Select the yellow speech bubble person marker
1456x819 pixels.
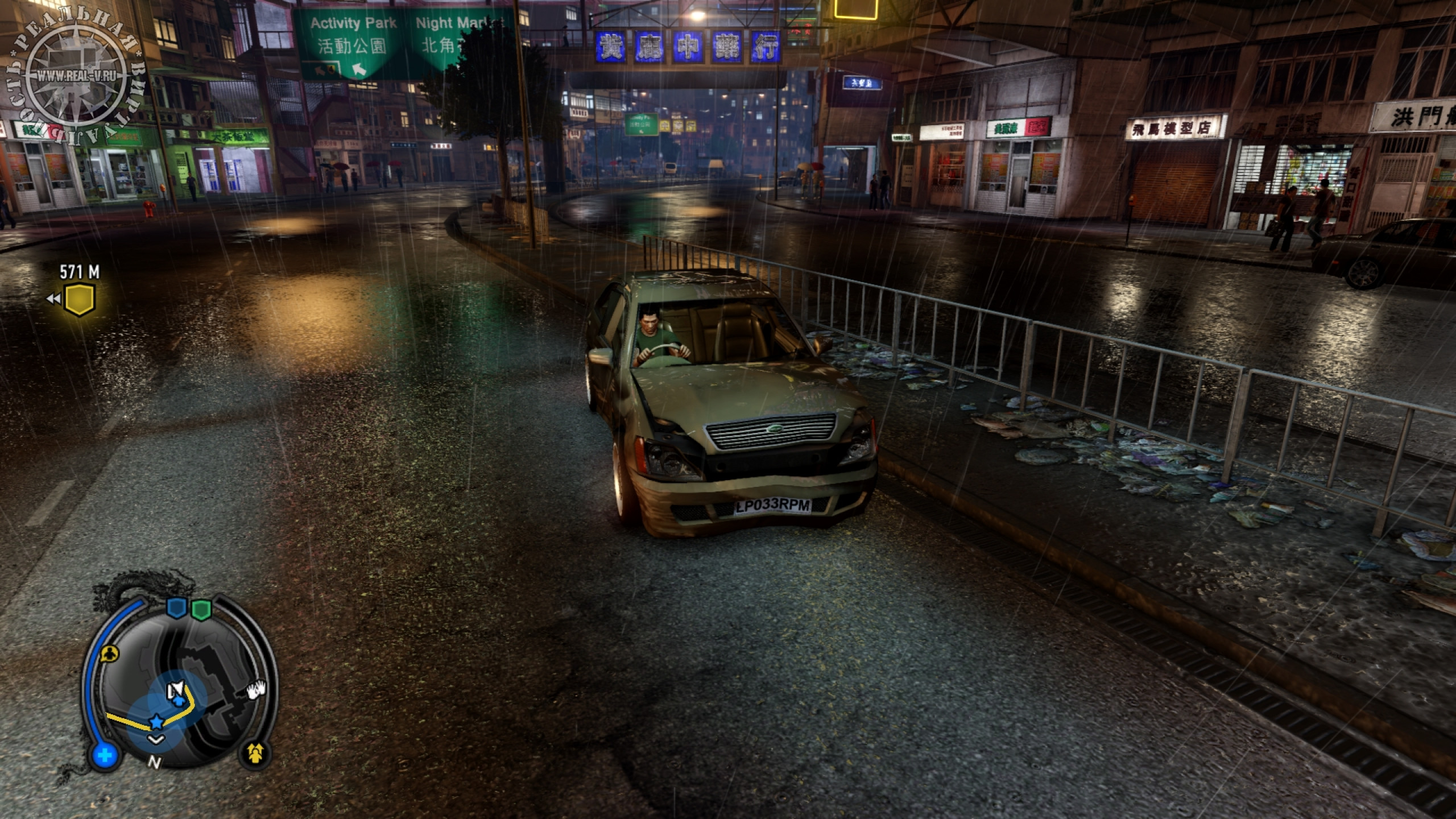click(x=109, y=654)
